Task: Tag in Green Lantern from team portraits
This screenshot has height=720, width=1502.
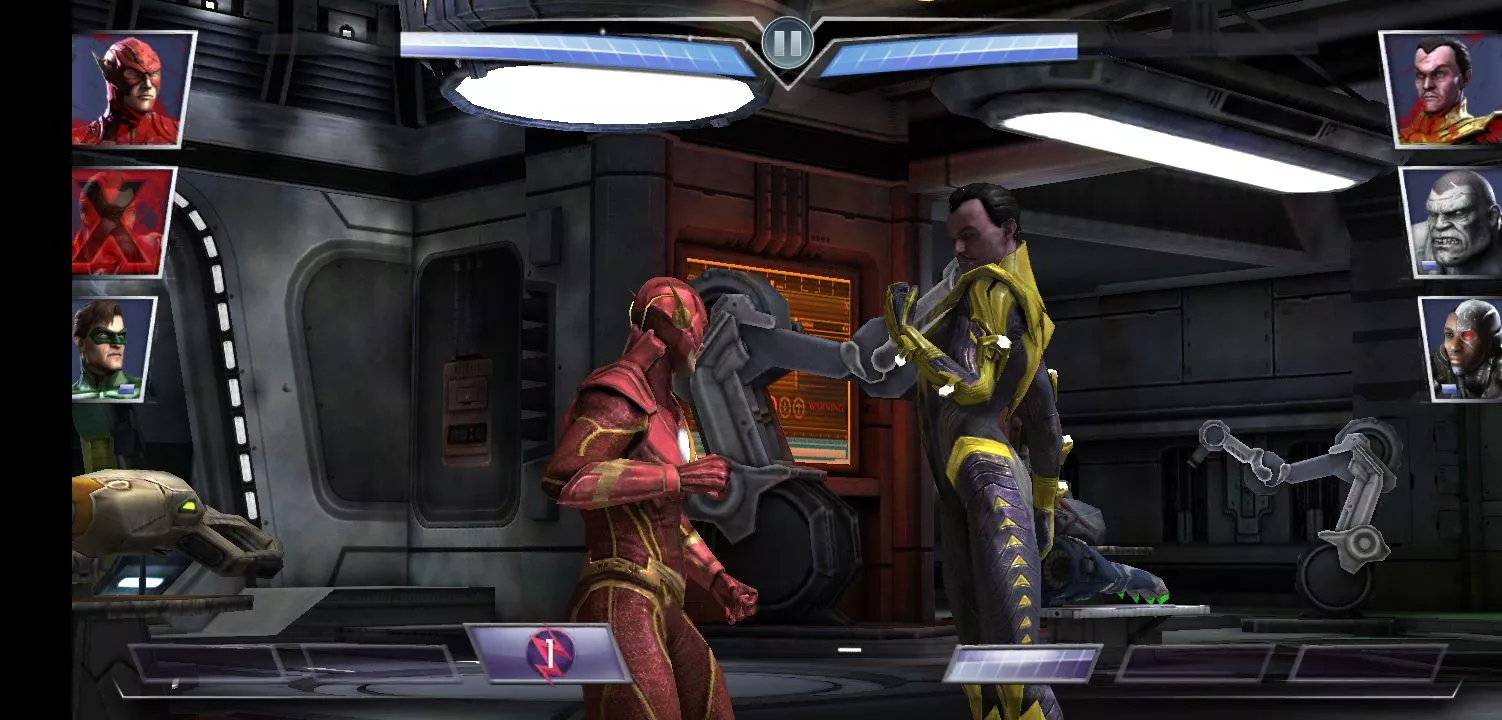Action: [x=113, y=348]
